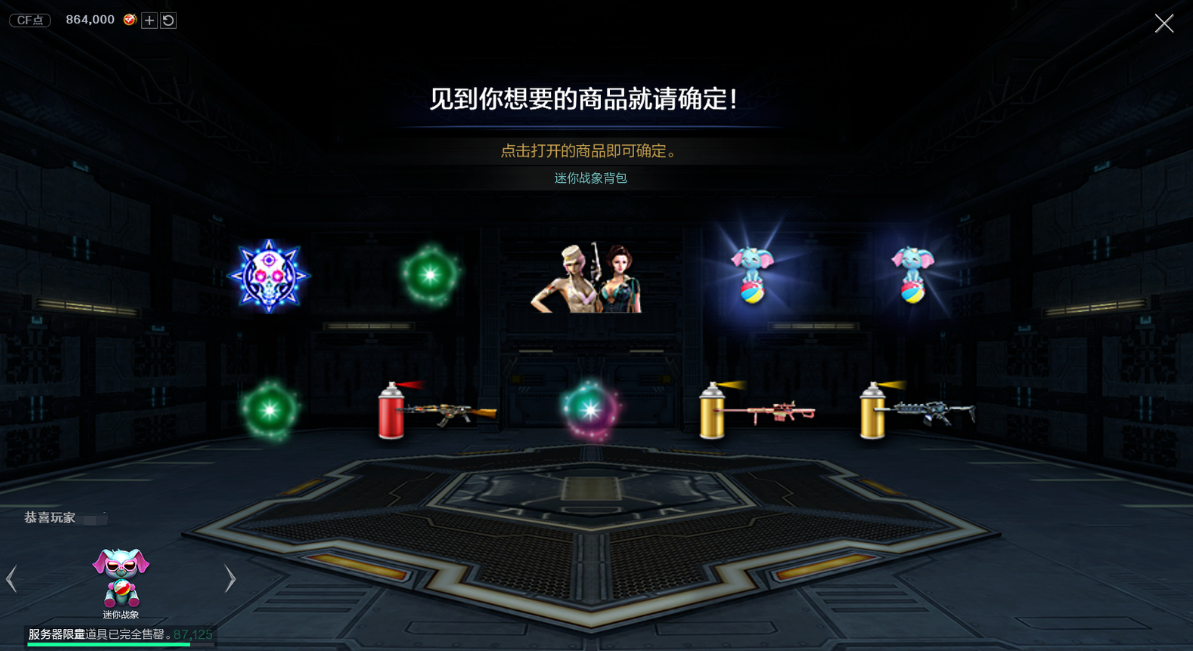The width and height of the screenshot is (1193, 651).
Task: Pick the red spray can with AK-47
Action: click(x=436, y=410)
